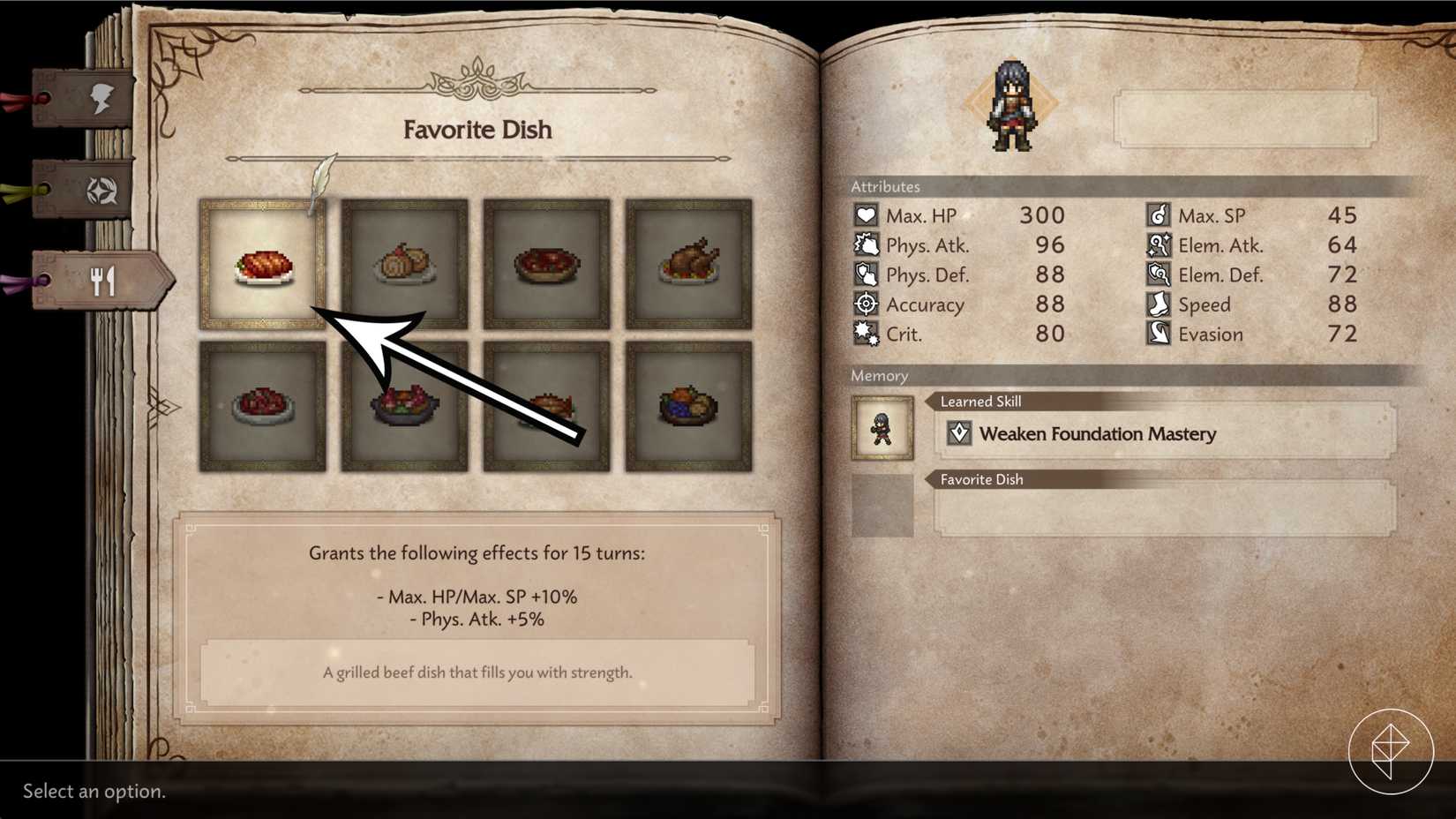The image size is (1456, 819).
Task: Click the Elem. Atk wand icon
Action: (x=1159, y=244)
